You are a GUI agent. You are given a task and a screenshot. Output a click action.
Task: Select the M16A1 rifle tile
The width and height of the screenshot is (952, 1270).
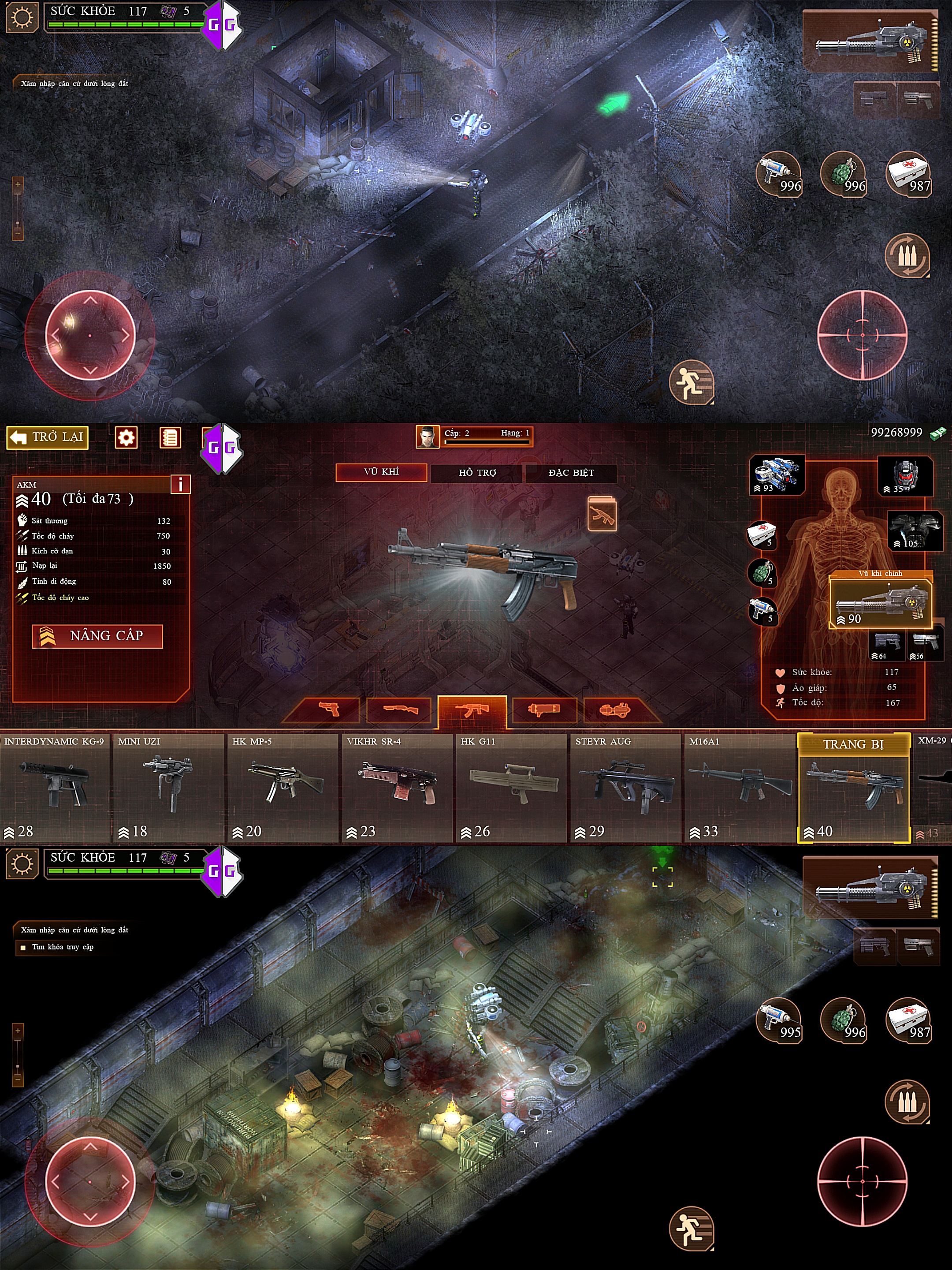click(739, 788)
